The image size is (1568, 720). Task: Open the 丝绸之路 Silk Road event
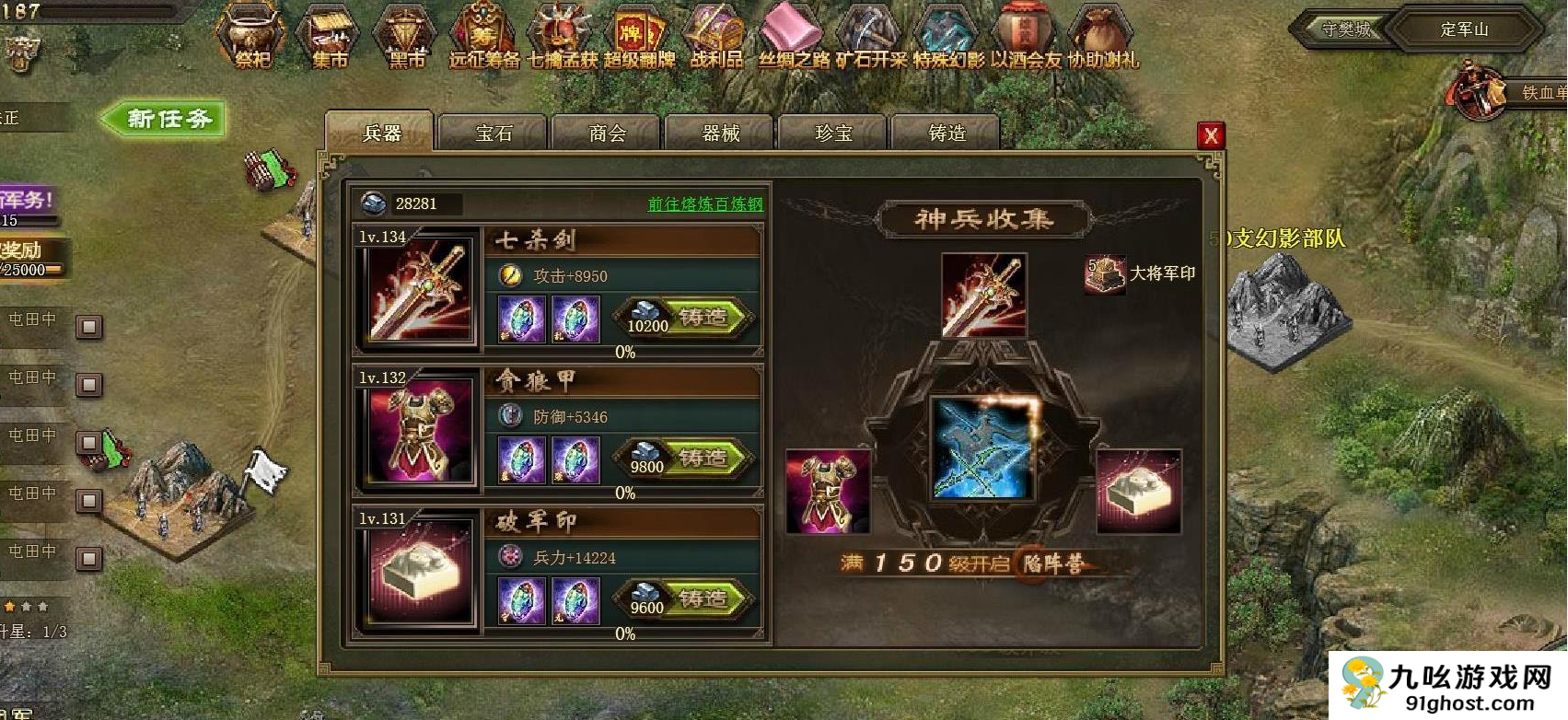tap(793, 37)
